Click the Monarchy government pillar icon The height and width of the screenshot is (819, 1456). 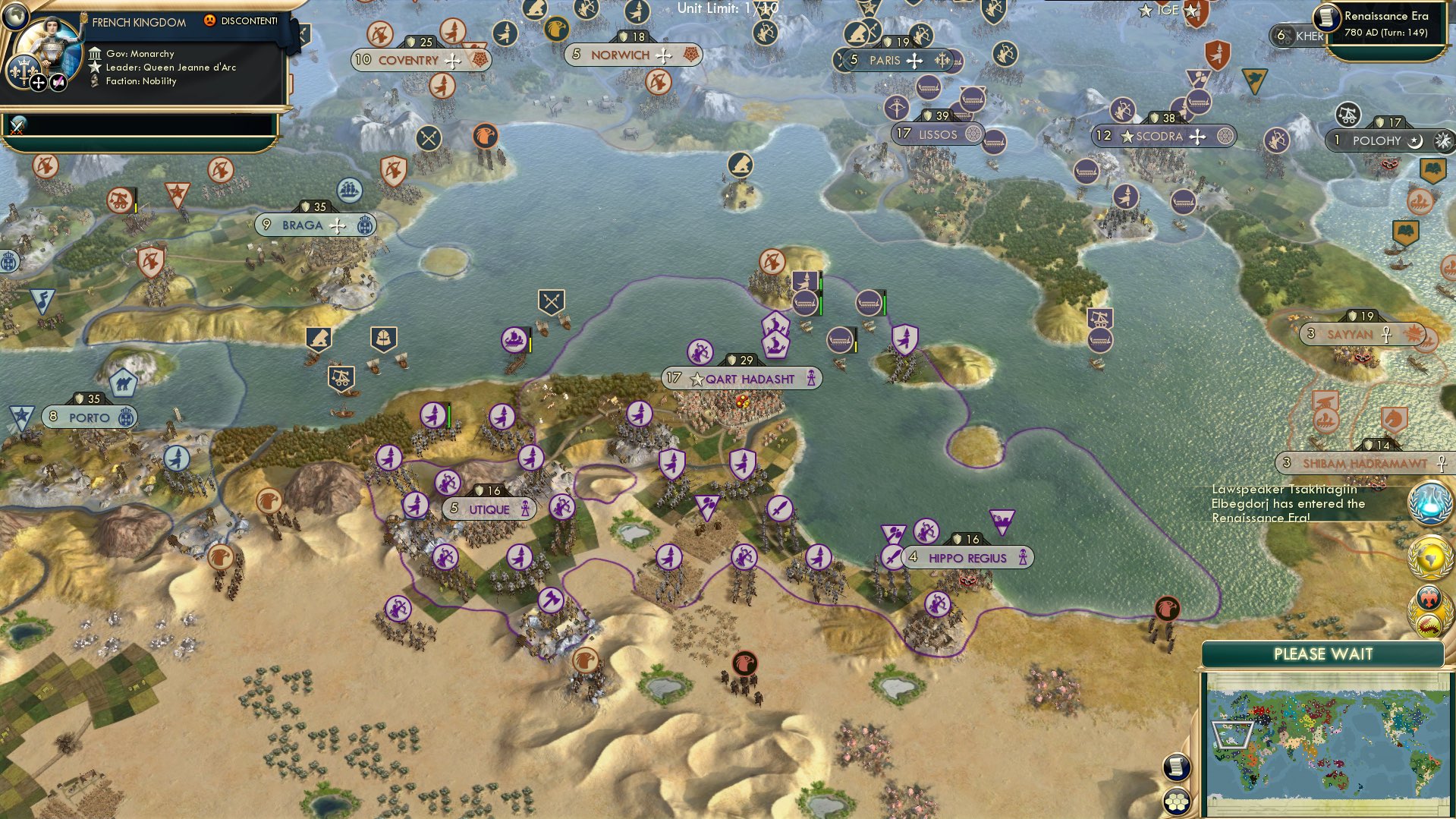[95, 54]
